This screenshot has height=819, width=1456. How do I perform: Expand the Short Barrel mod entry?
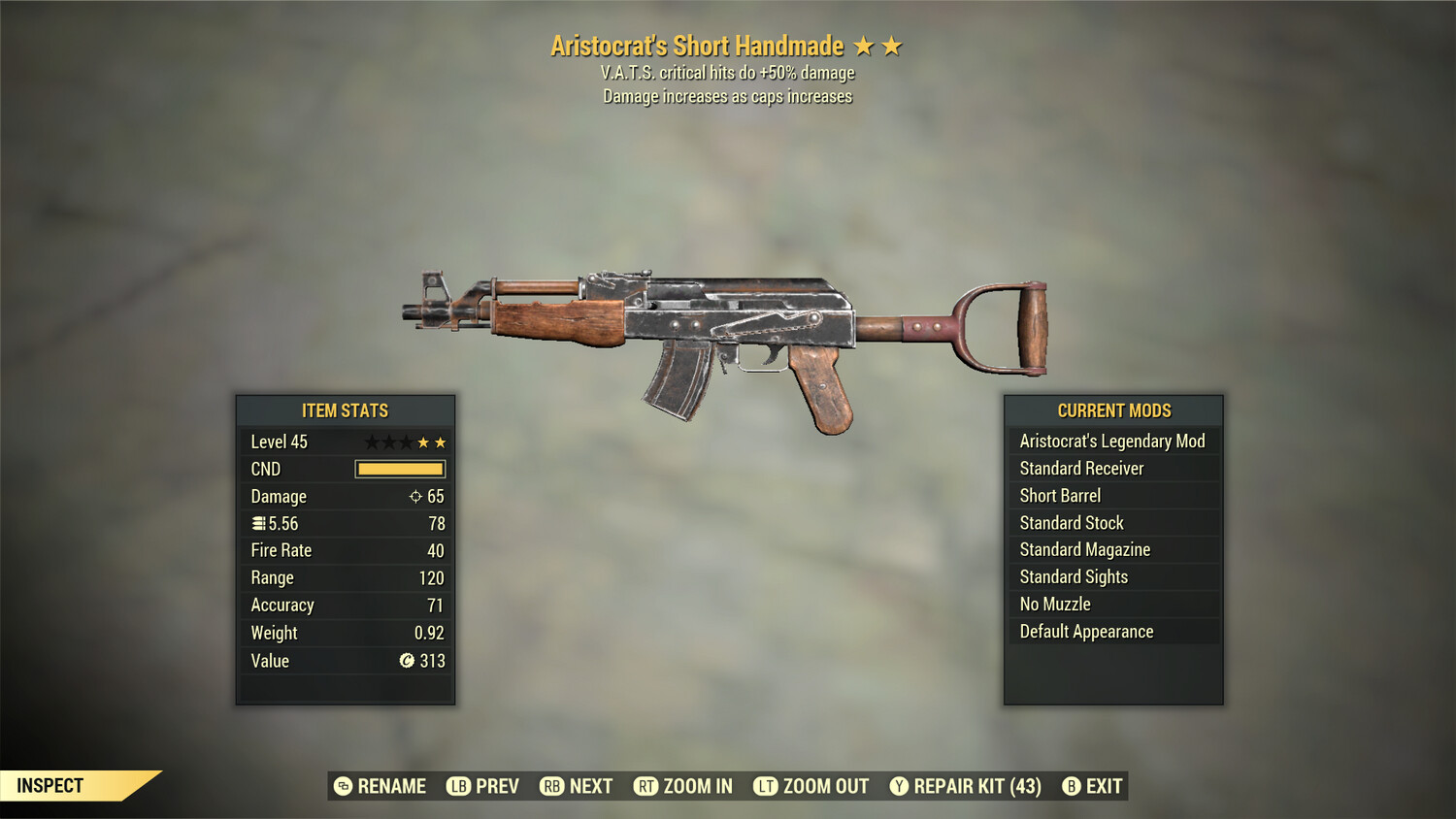1112,495
